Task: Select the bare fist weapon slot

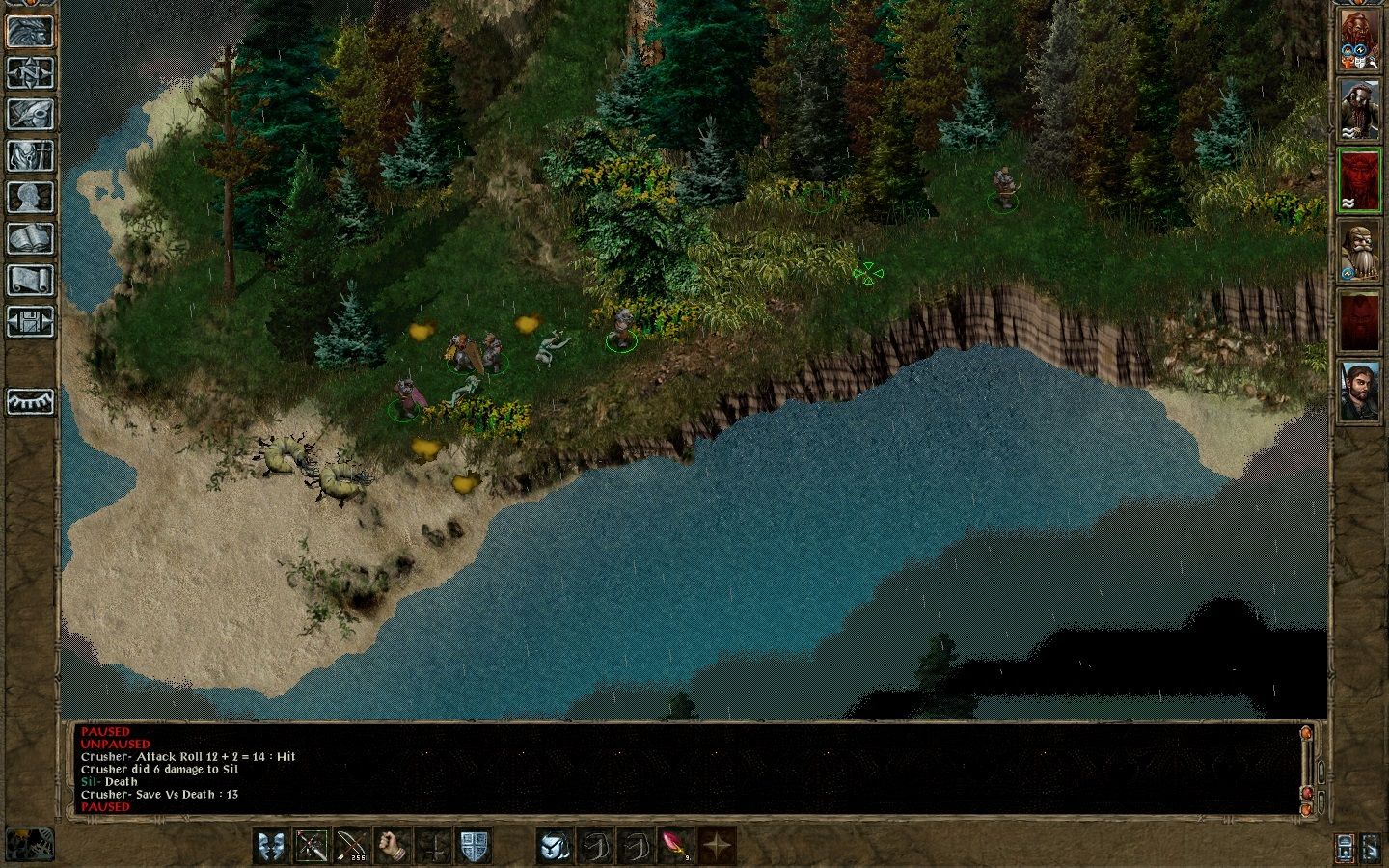Action: (x=394, y=846)
